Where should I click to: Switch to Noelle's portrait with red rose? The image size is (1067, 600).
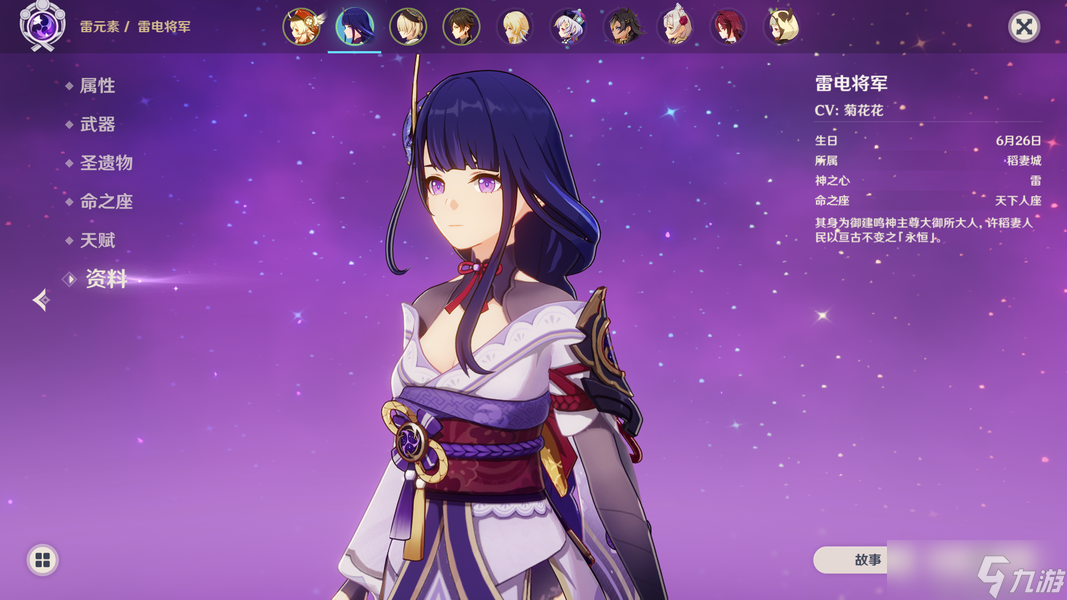pyautogui.click(x=675, y=27)
